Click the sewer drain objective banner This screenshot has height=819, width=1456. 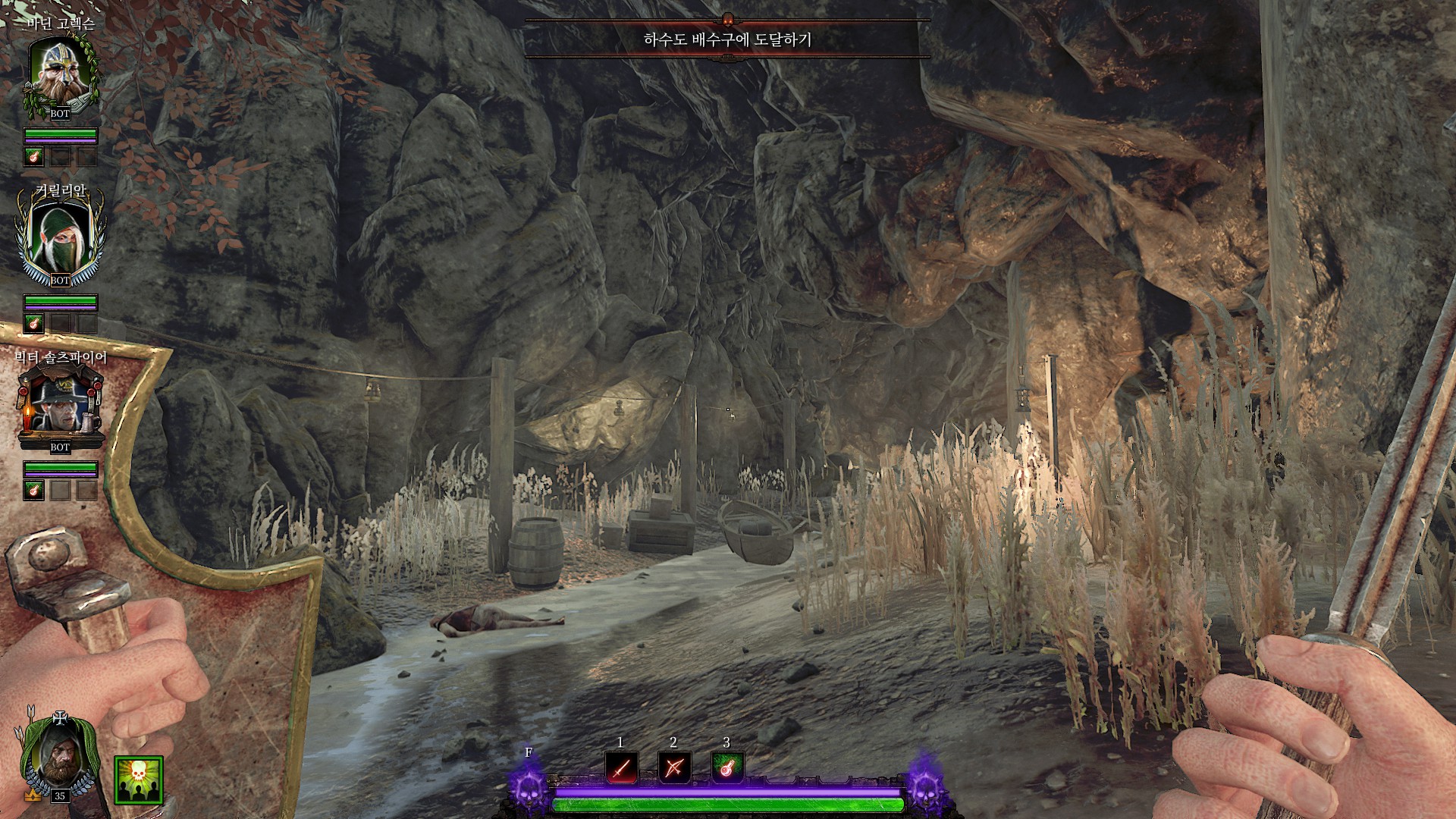point(727,39)
